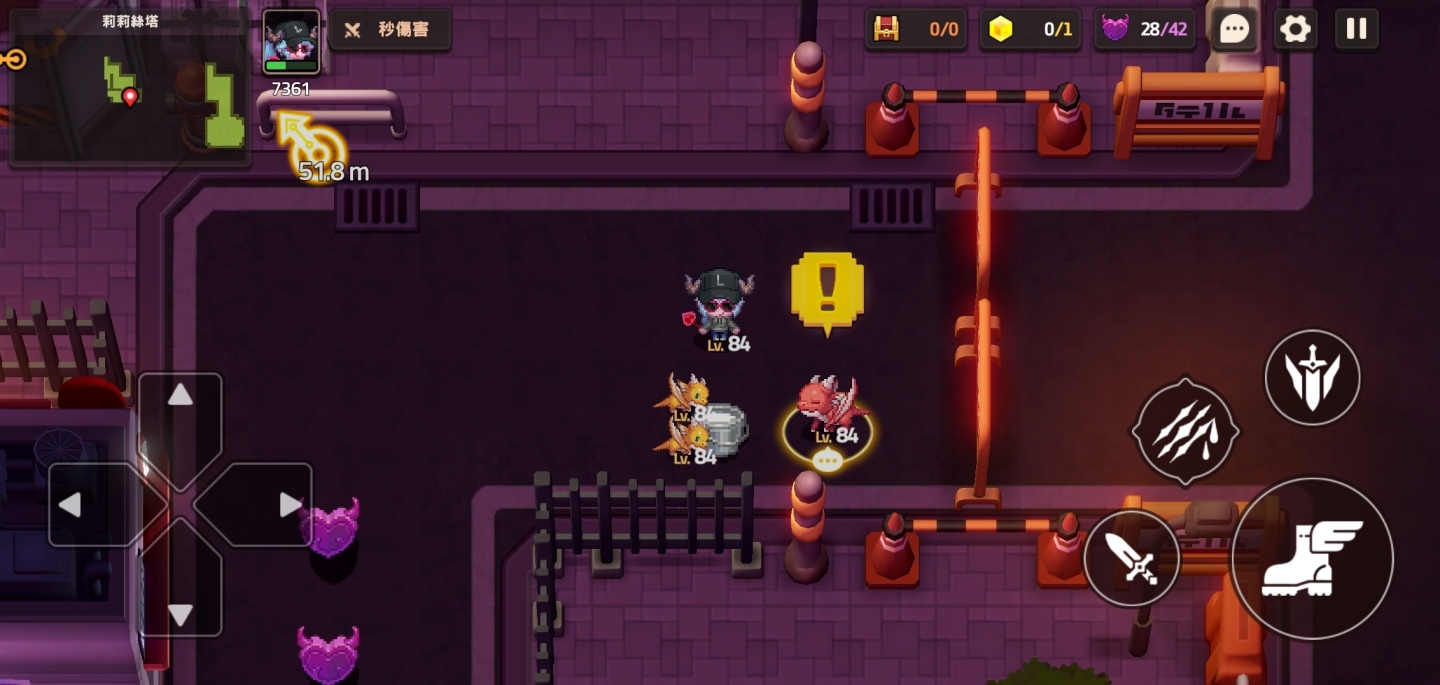Image resolution: width=1440 pixels, height=685 pixels.
Task: Tap the left arrow on the D-pad
Action: (x=70, y=505)
